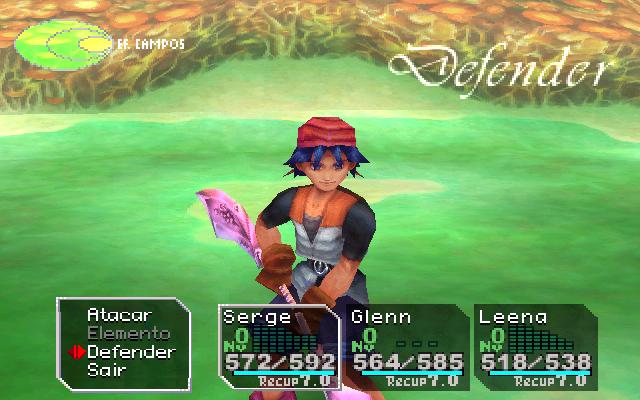The width and height of the screenshot is (640, 400).
Task: Choose the greyed-out Elemento option
Action: click(128, 333)
